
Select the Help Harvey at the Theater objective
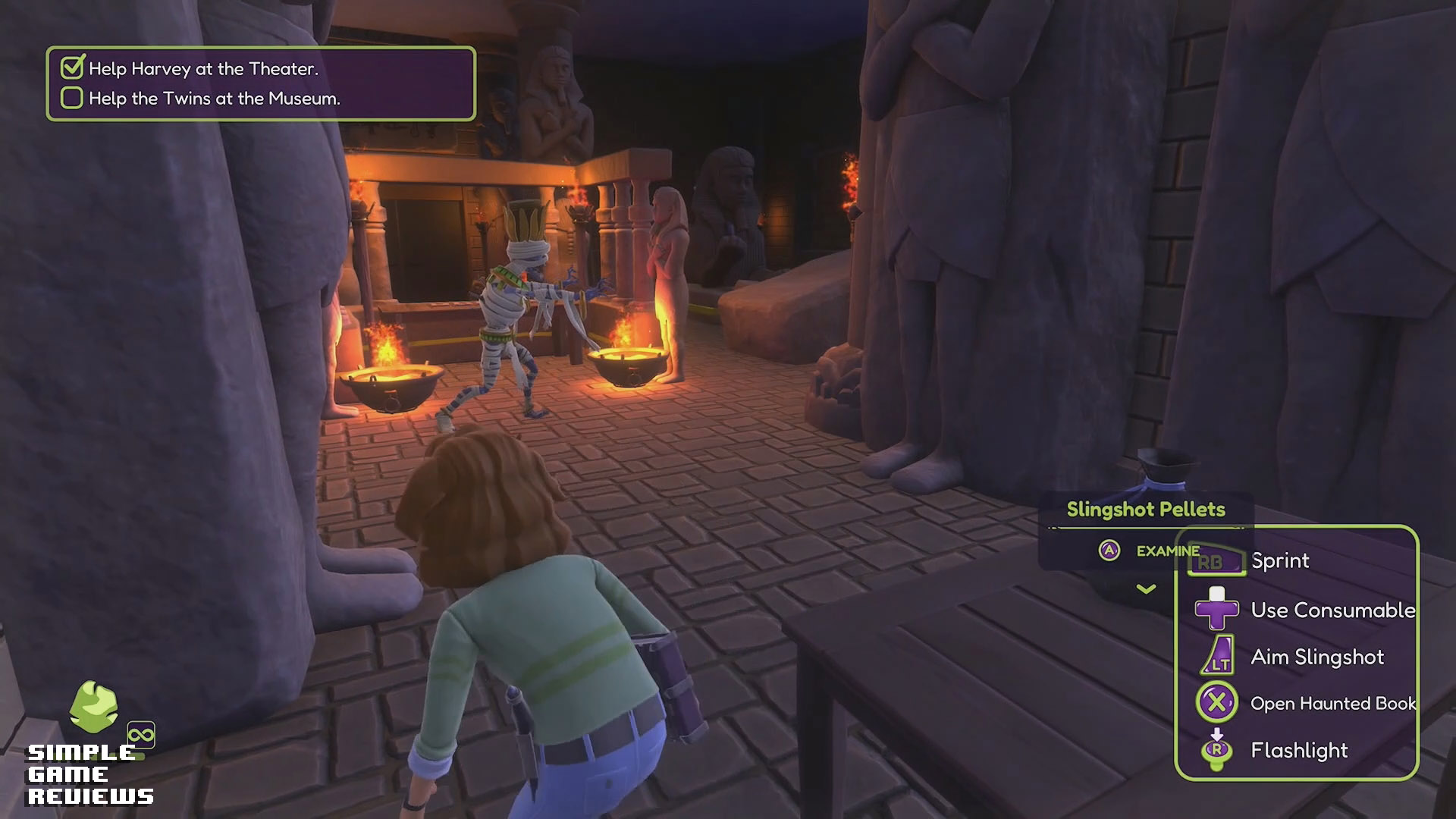(x=202, y=69)
